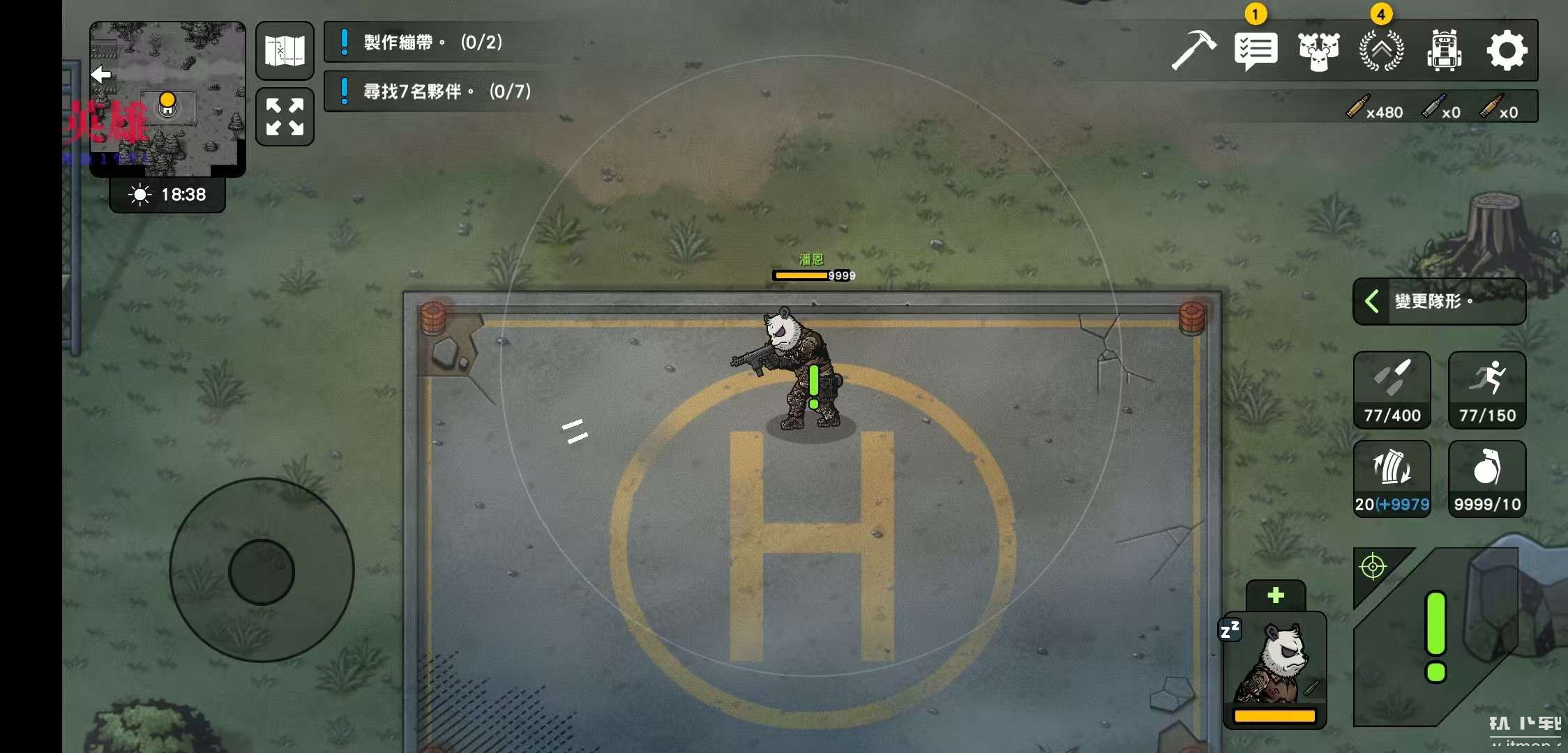The width and height of the screenshot is (1568, 753).
Task: Toggle the fullscreen expand arrows button
Action: tap(285, 116)
